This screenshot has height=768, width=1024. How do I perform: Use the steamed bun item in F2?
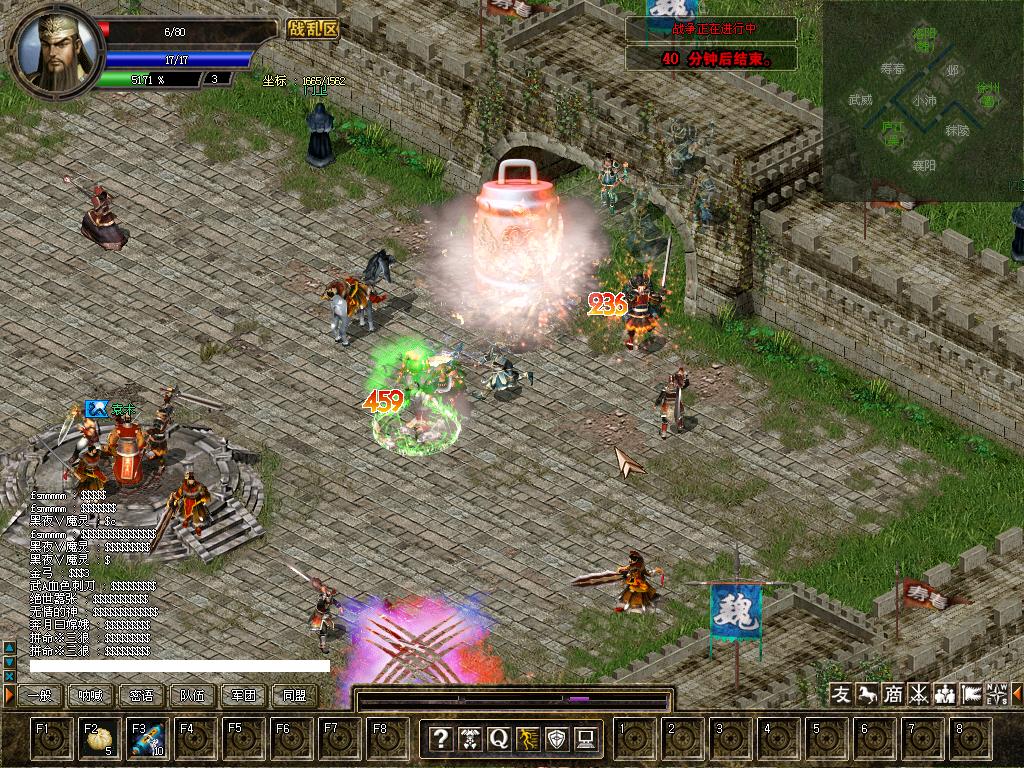pyautogui.click(x=100, y=739)
